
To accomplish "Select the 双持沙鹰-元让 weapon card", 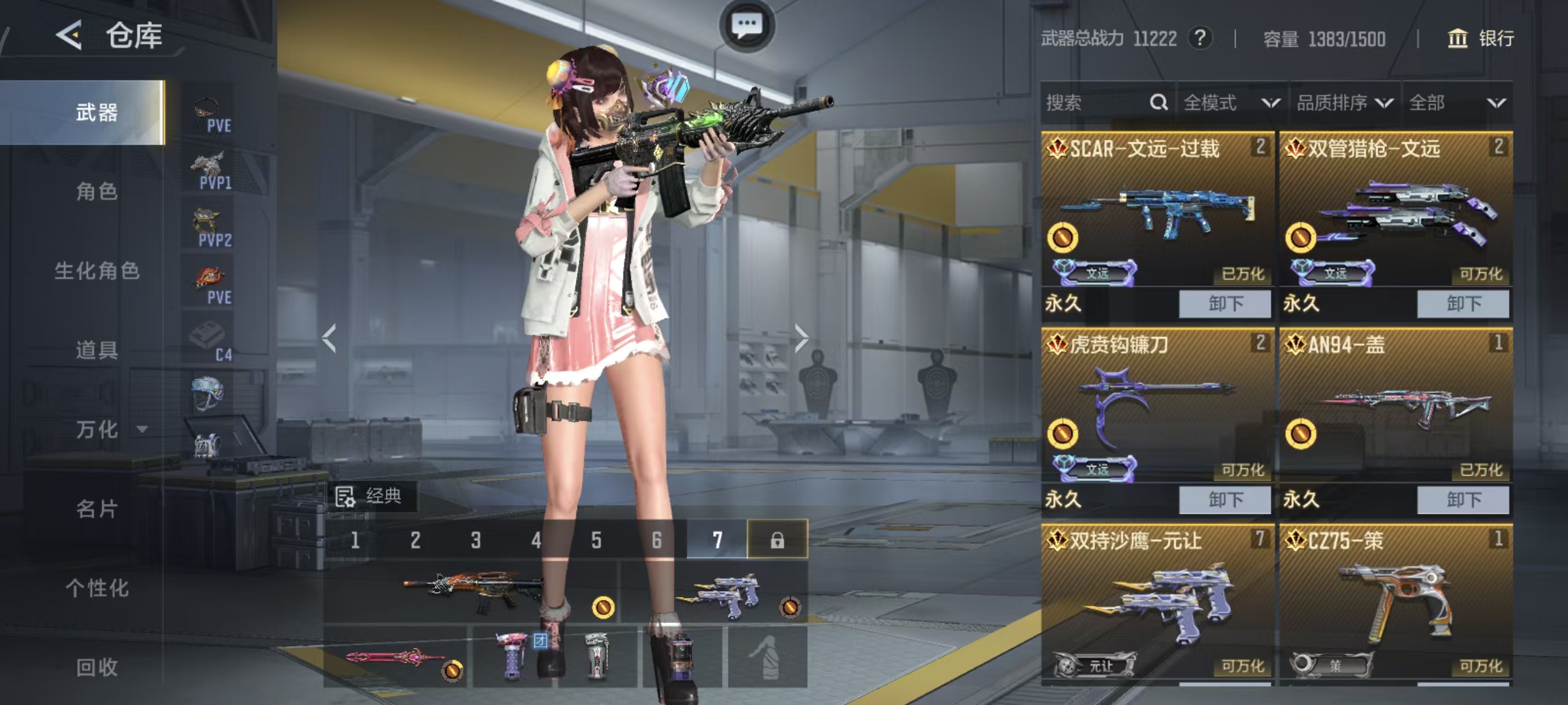I will [1156, 602].
